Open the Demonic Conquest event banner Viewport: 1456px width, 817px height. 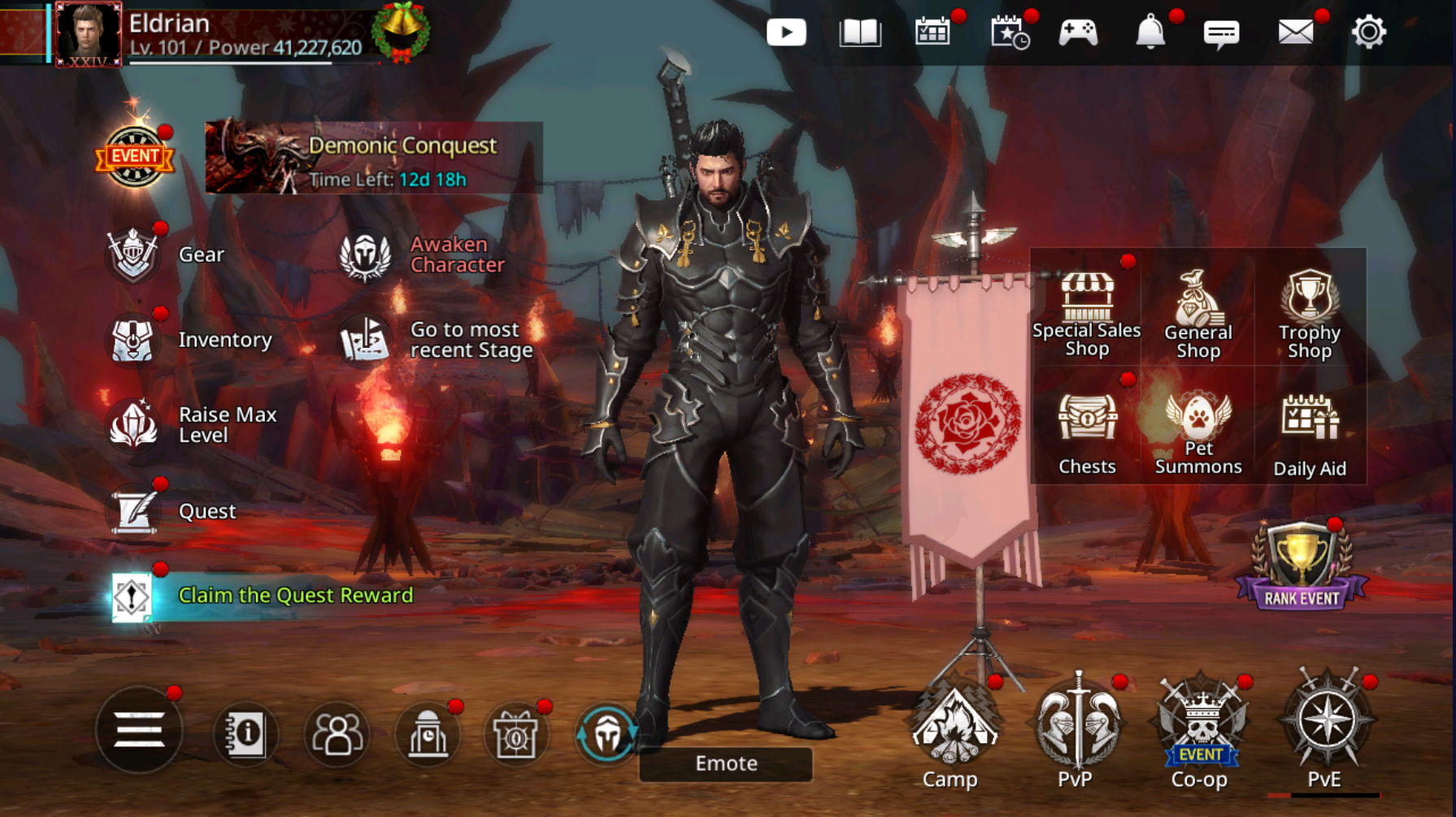point(374,158)
